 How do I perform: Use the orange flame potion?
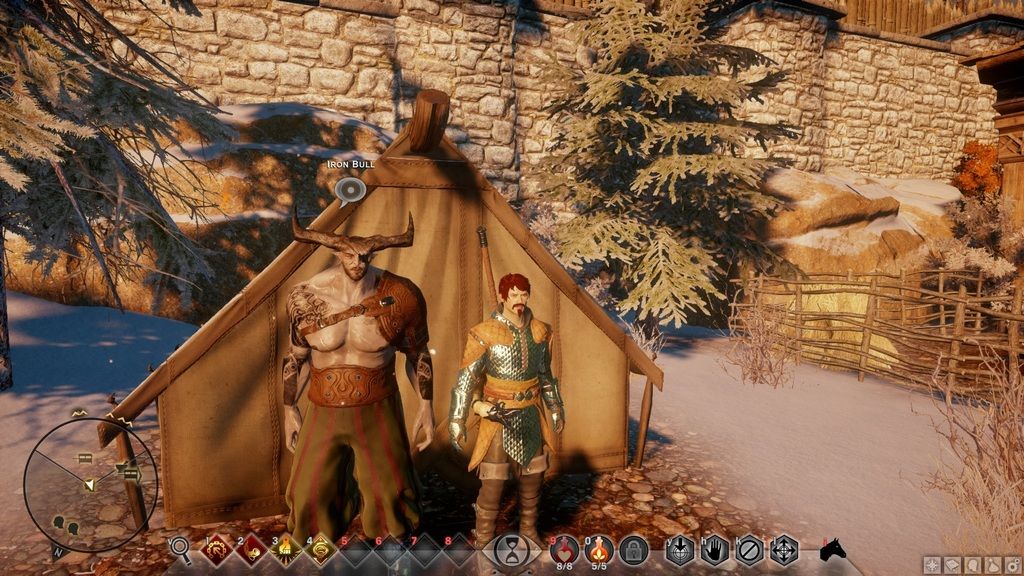click(599, 548)
